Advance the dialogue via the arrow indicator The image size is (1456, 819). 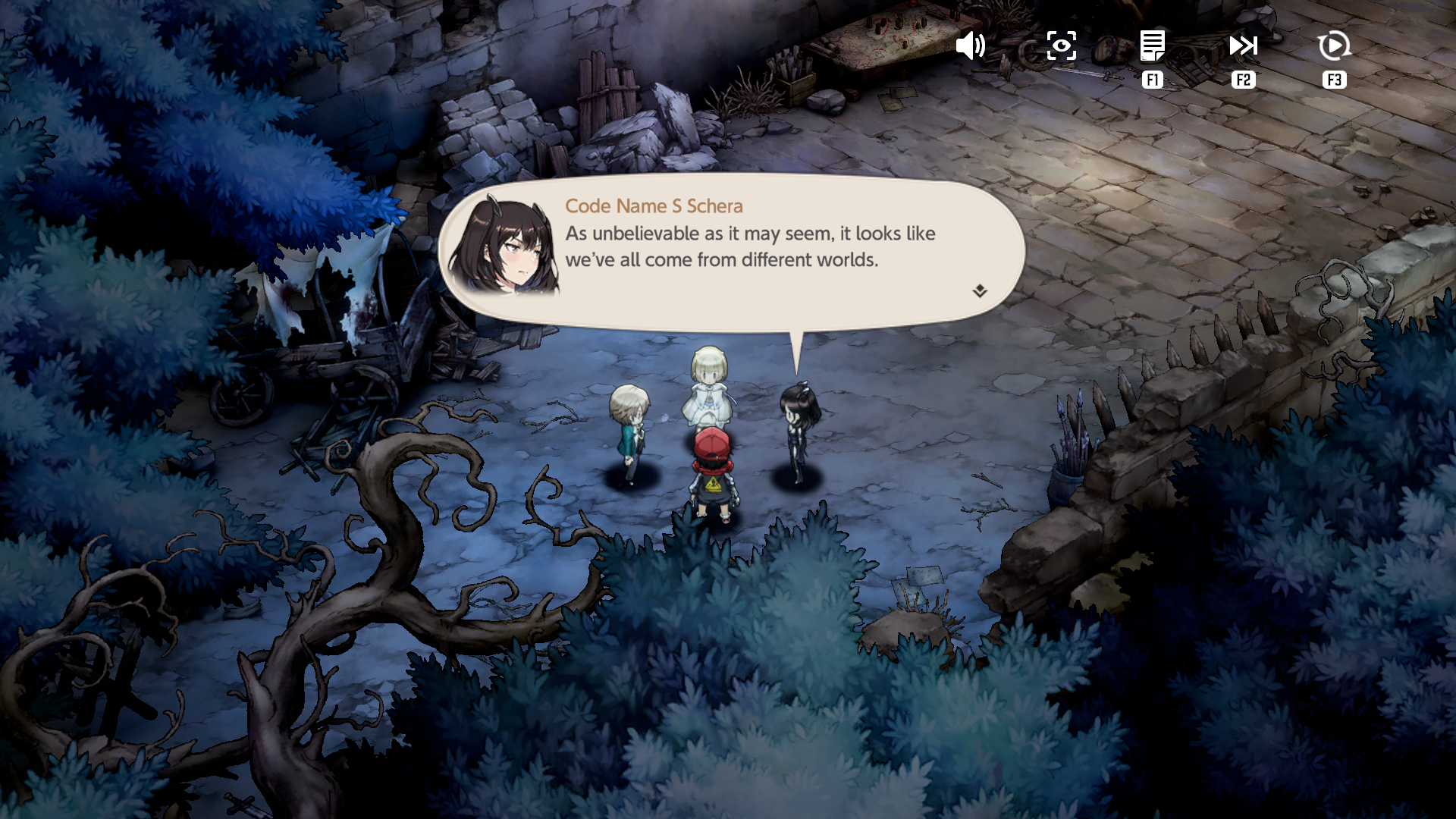pyautogui.click(x=980, y=291)
